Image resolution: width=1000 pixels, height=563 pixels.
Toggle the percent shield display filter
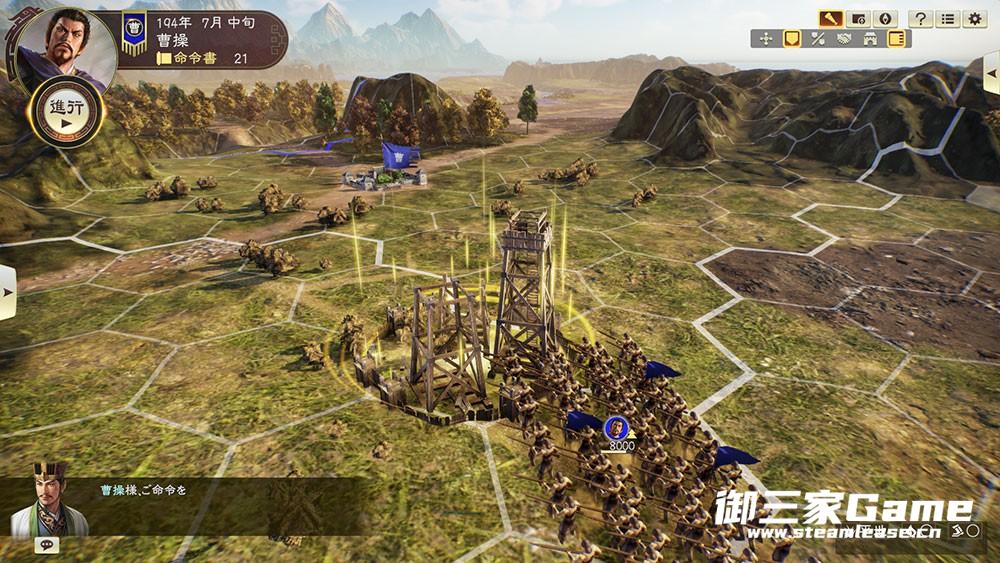(818, 39)
